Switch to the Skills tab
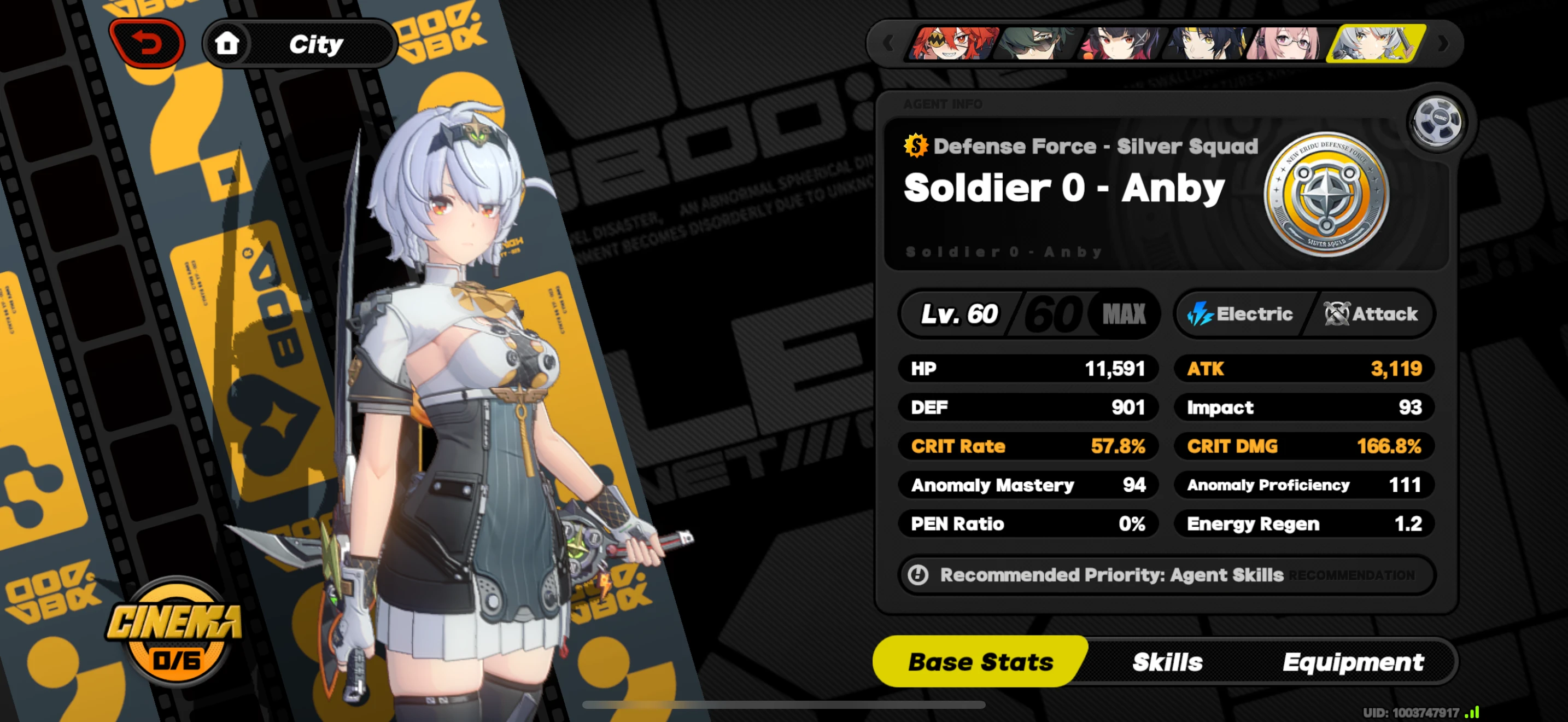The width and height of the screenshot is (1568, 722). tap(1168, 662)
